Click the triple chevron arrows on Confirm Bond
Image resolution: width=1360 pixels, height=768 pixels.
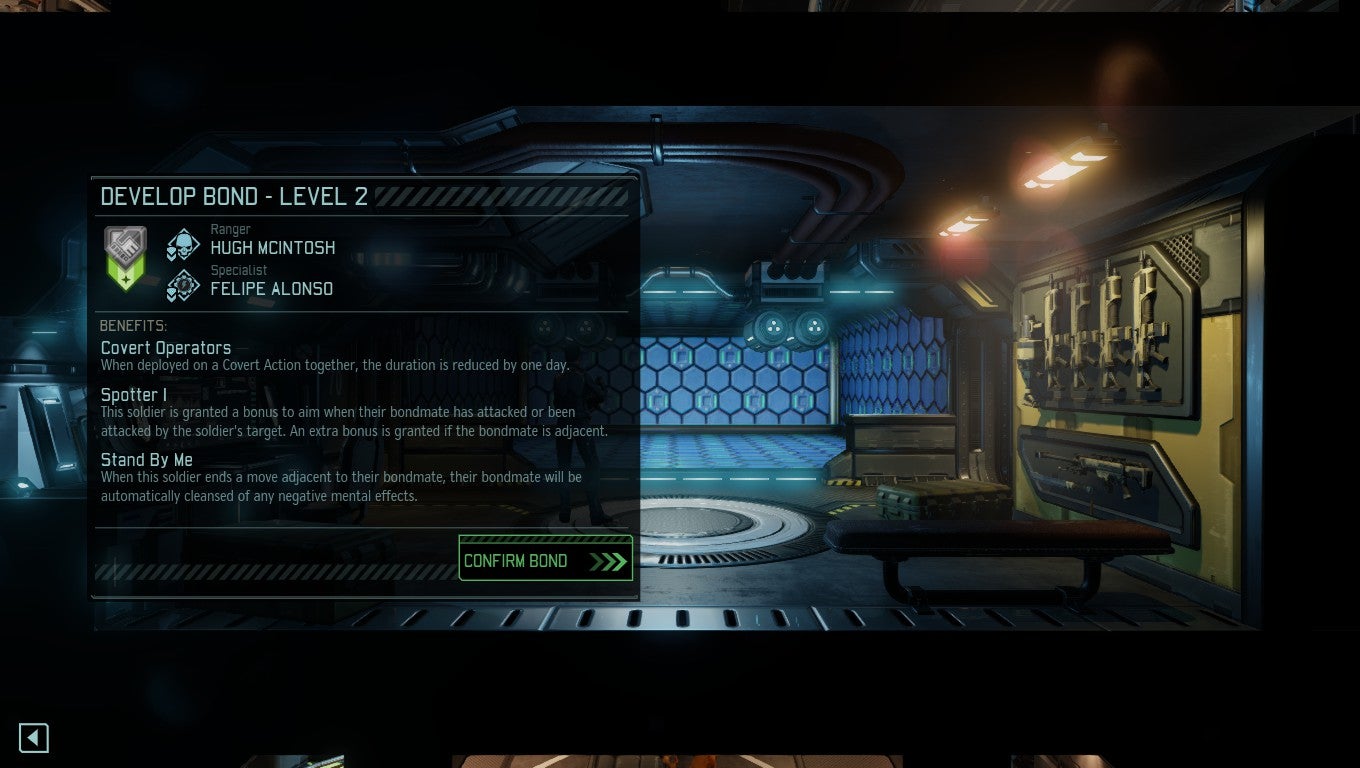click(609, 560)
